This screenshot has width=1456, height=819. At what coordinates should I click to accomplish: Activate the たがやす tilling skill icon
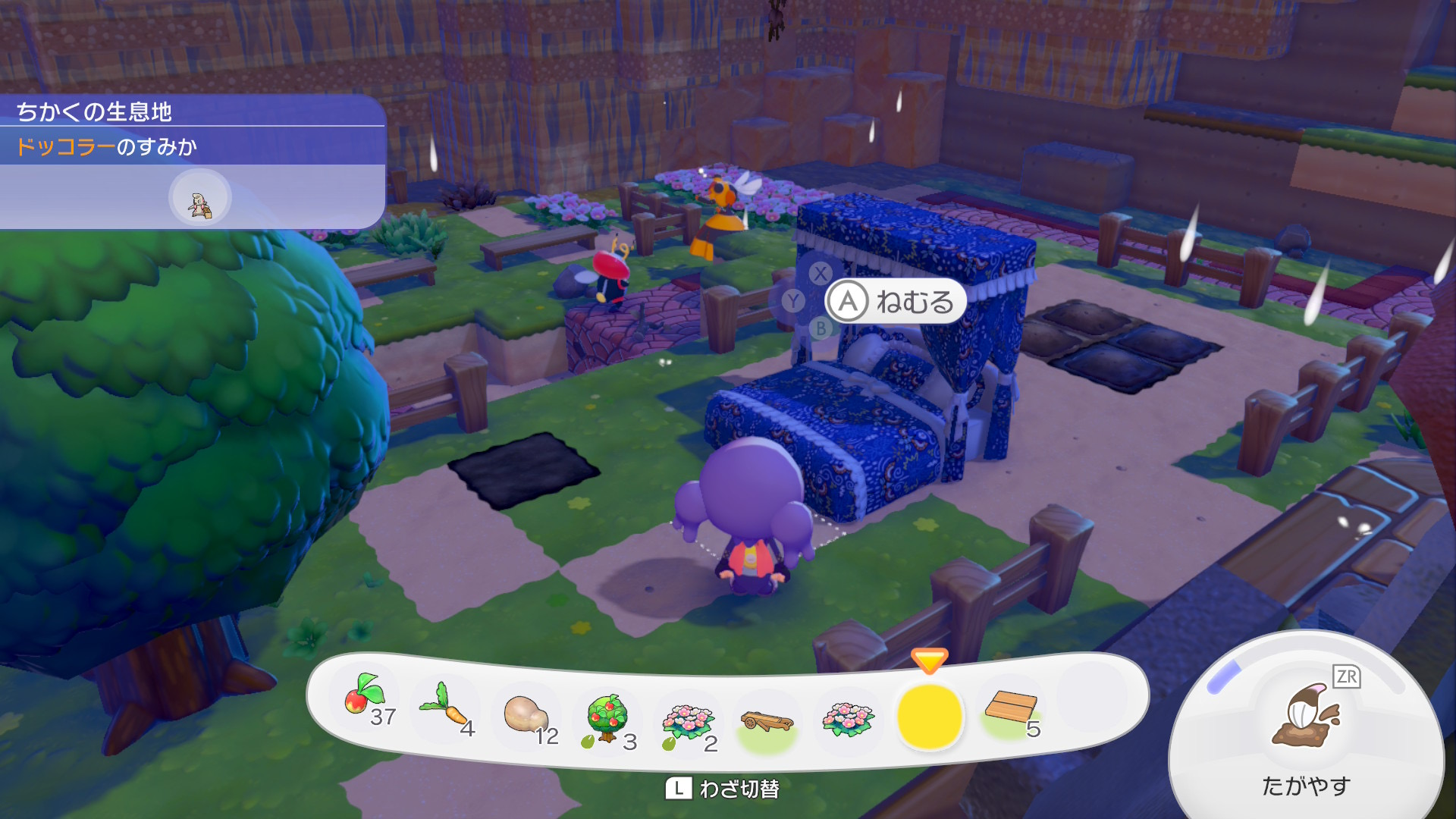tap(1306, 717)
